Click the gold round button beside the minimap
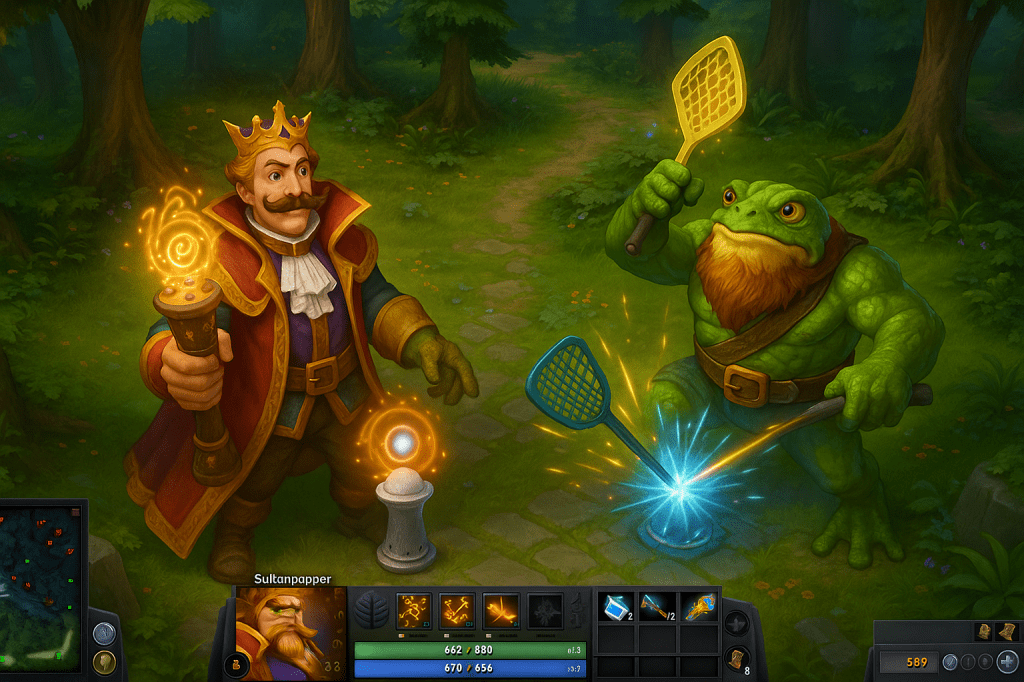 pos(104,661)
